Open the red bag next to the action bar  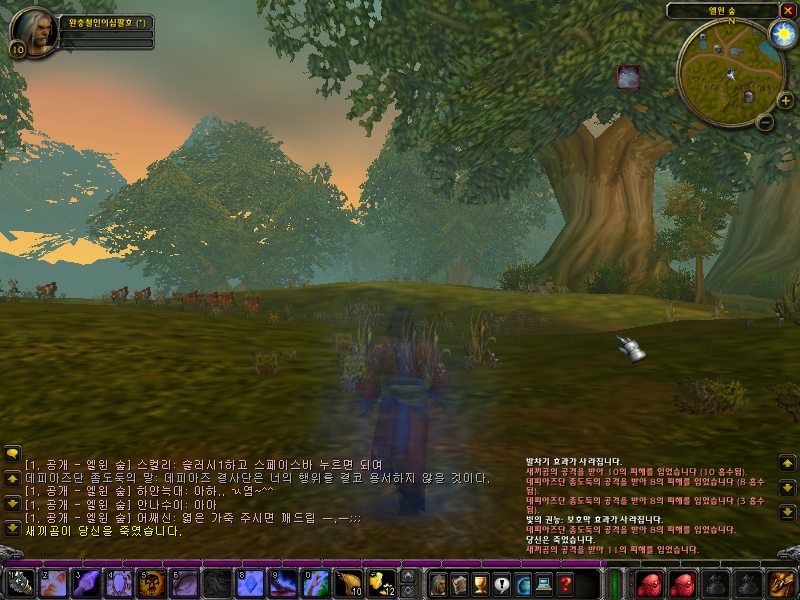pyautogui.click(x=648, y=582)
